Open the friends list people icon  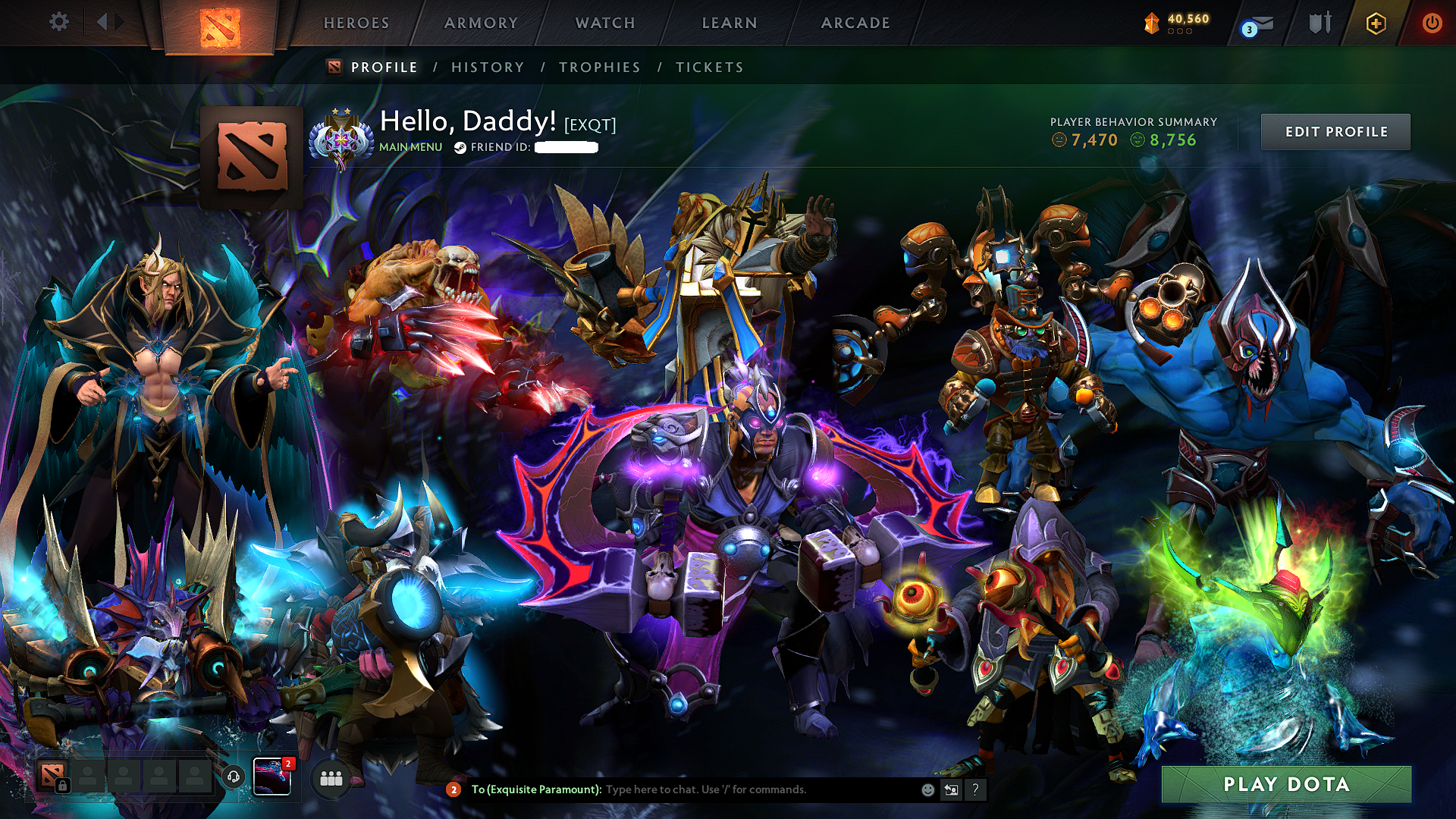point(331,778)
